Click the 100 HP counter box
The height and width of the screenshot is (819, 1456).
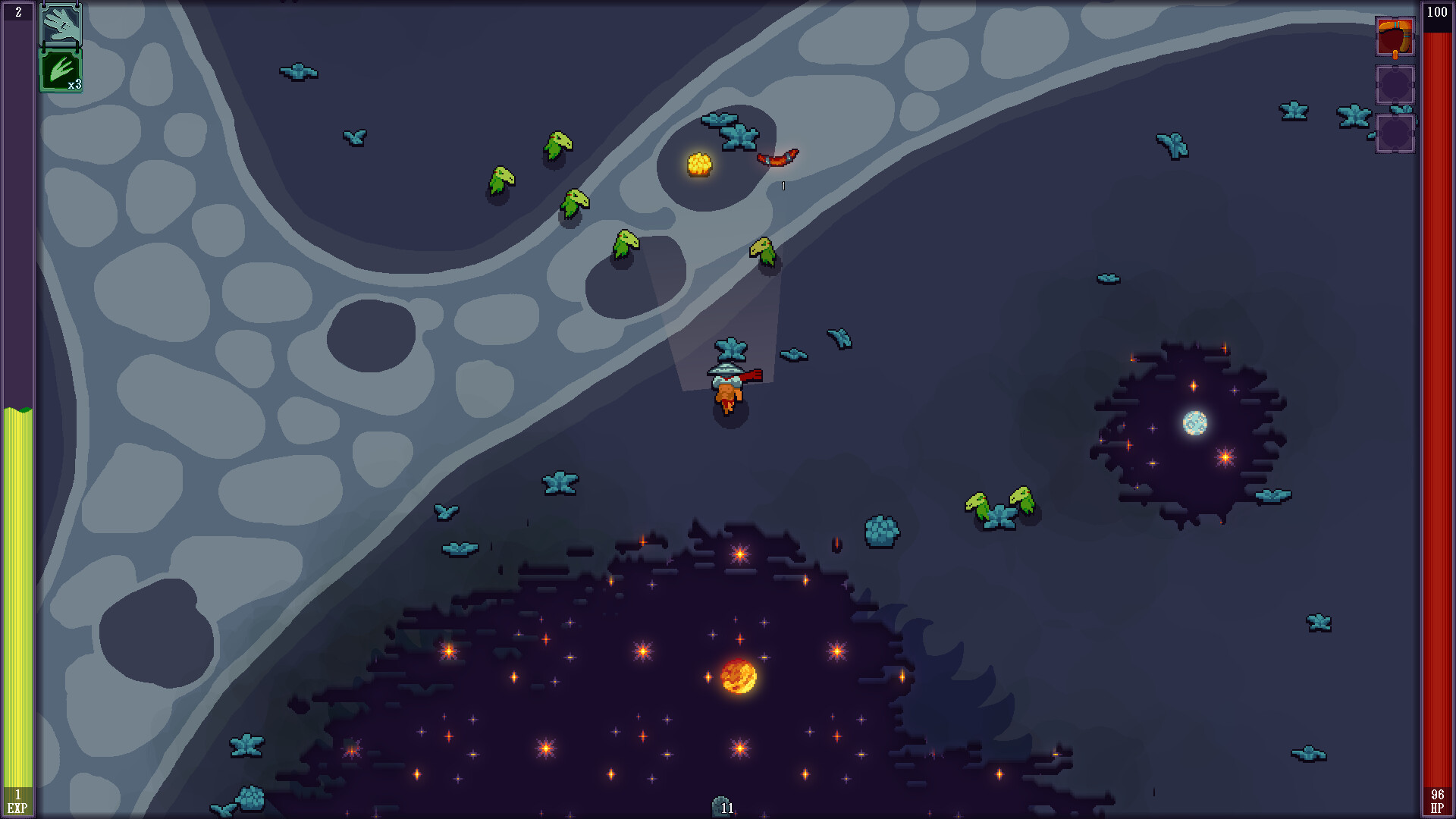[1439, 11]
